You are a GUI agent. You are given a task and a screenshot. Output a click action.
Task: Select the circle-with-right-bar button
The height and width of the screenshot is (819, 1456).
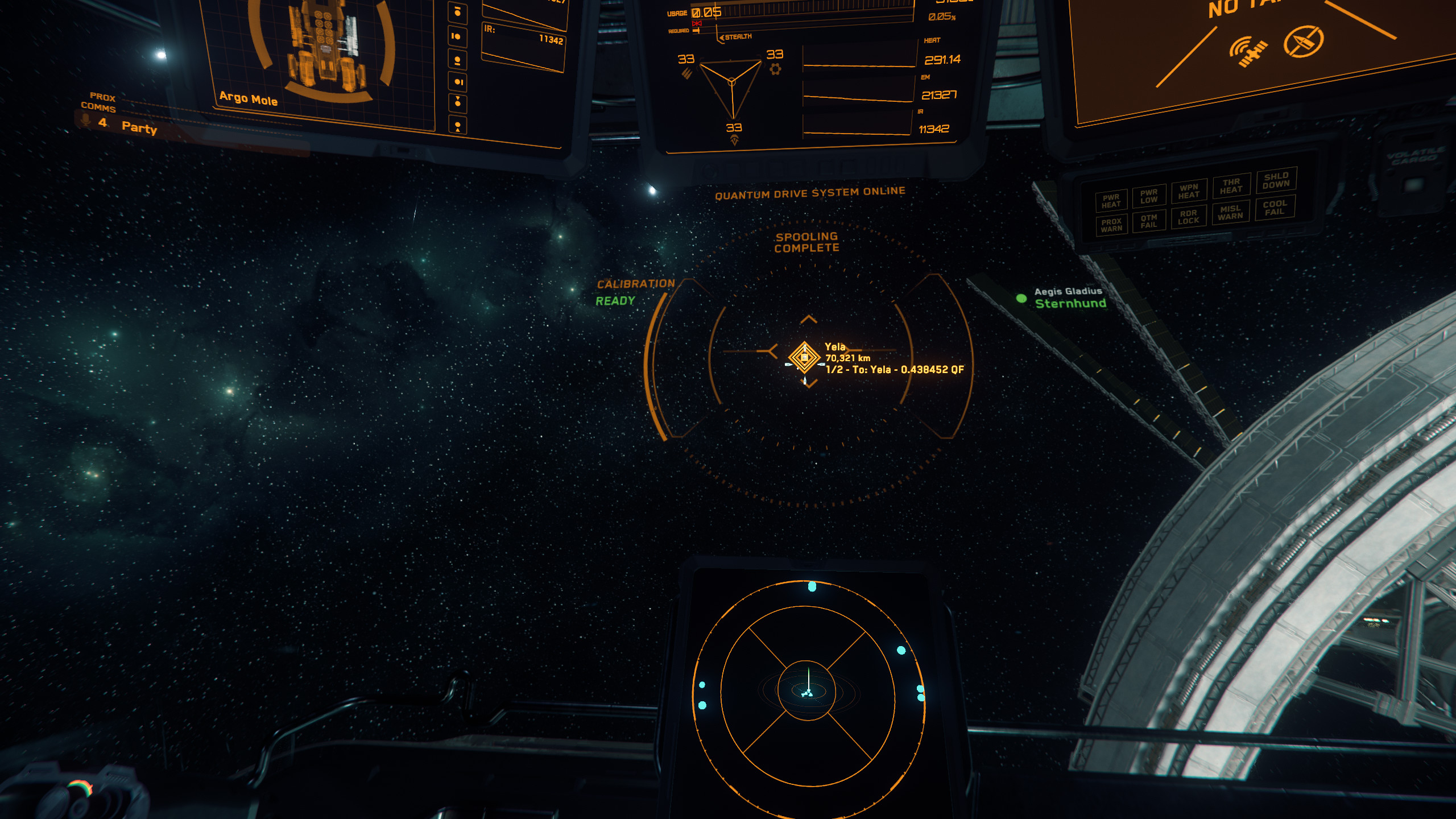coord(458,82)
